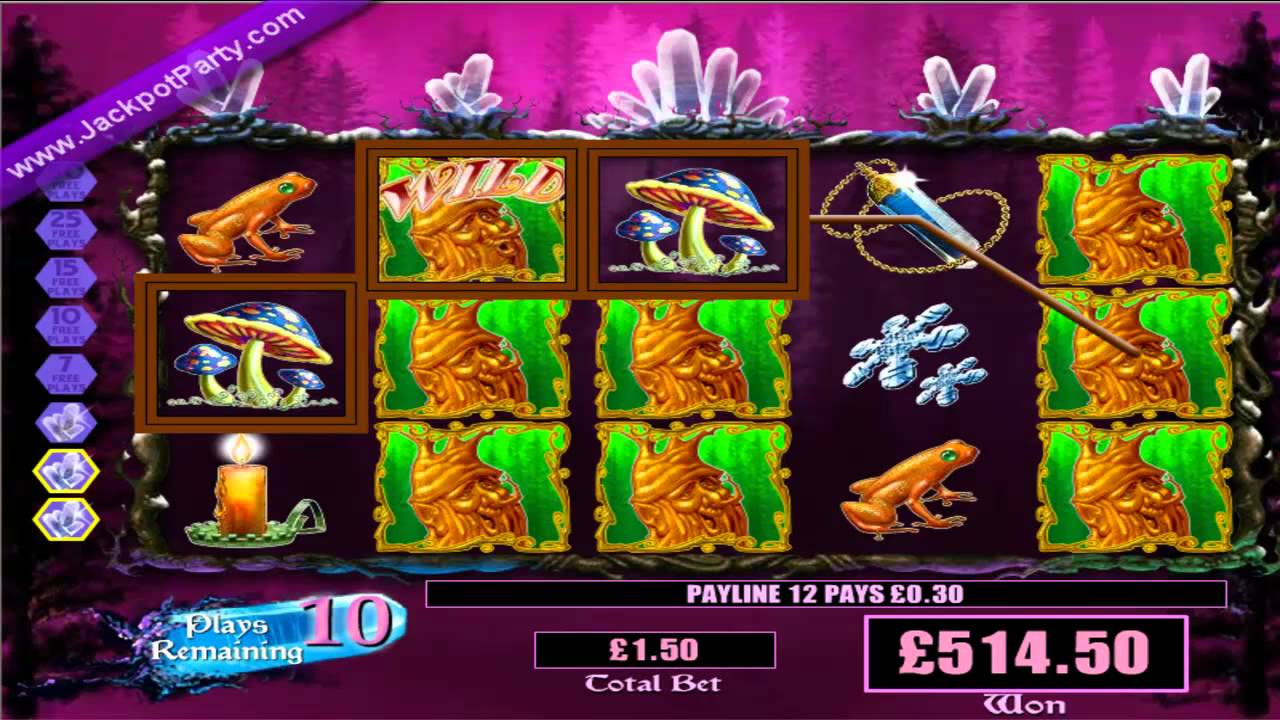Image resolution: width=1280 pixels, height=720 pixels.
Task: Click the 10 Free Plays hexagon
Action: click(66, 325)
